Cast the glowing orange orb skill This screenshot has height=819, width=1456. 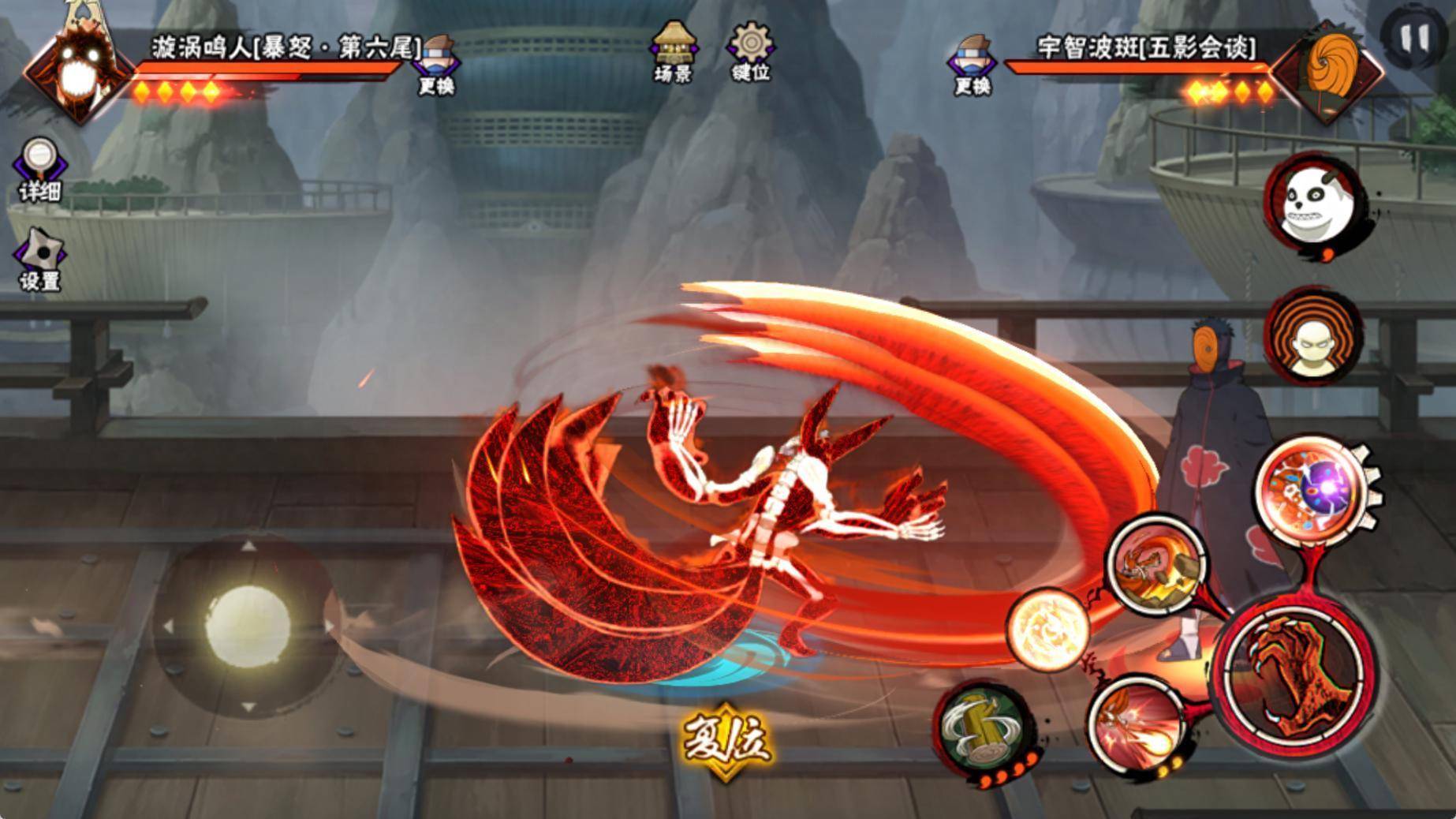point(1048,630)
